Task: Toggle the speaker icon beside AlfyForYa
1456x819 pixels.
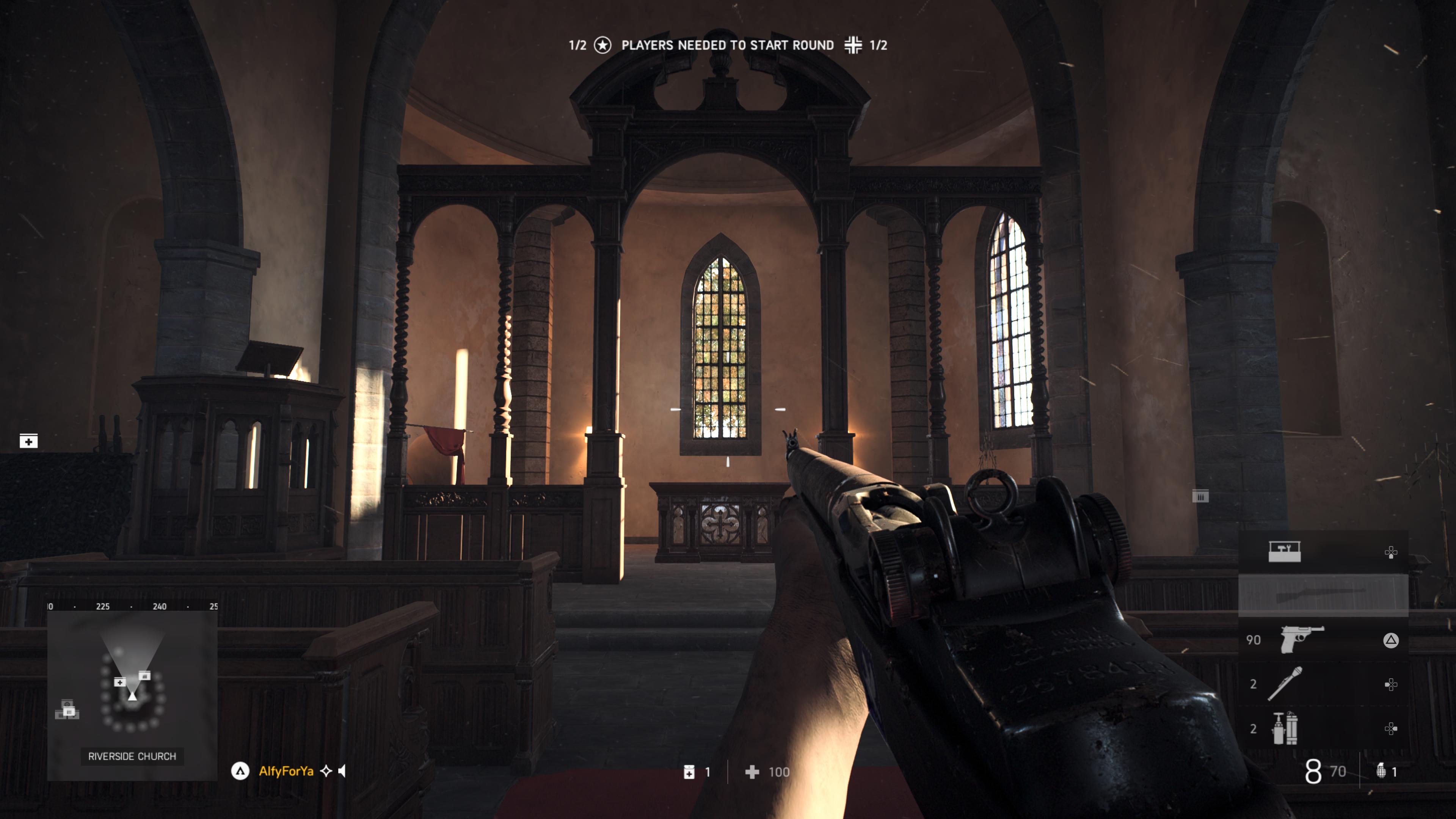Action: (x=342, y=771)
